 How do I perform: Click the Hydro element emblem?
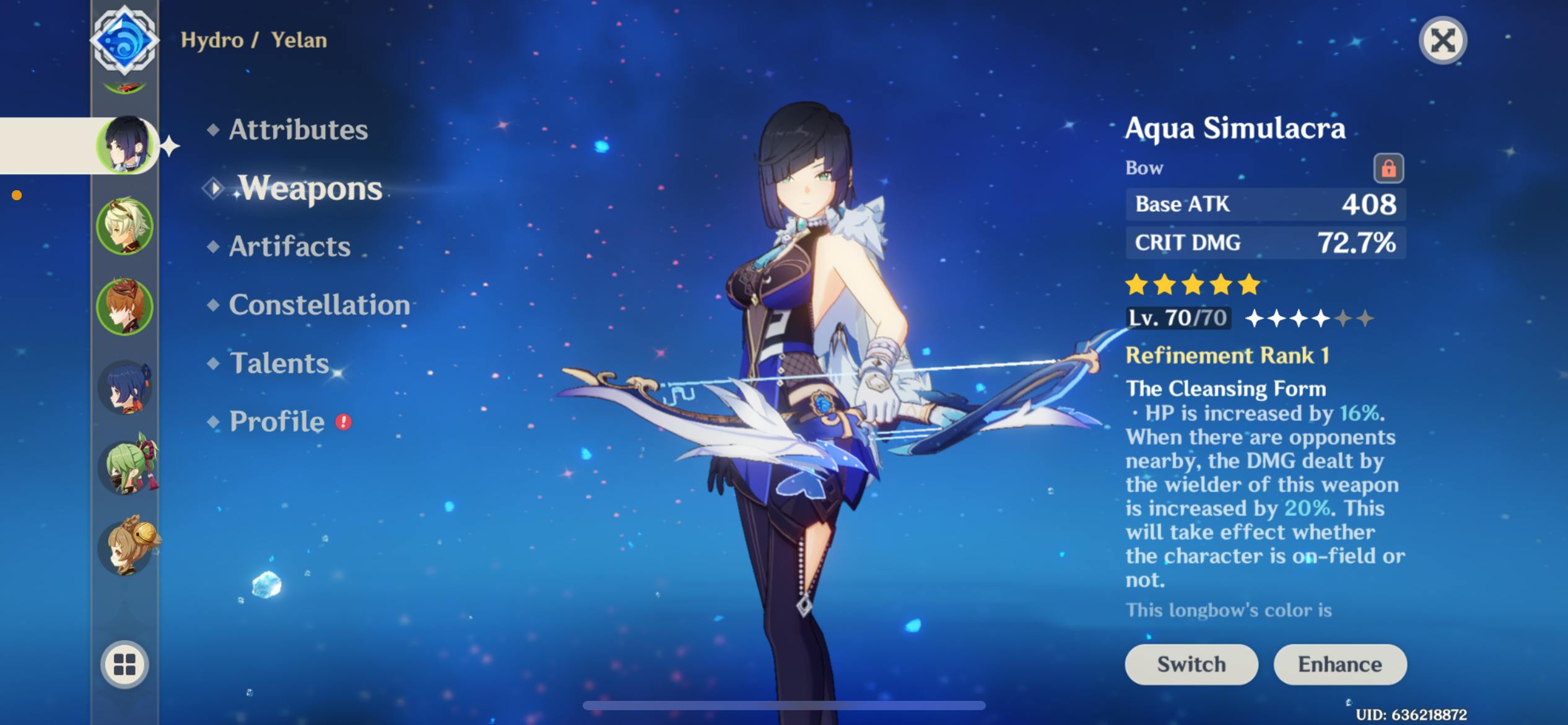(x=124, y=41)
